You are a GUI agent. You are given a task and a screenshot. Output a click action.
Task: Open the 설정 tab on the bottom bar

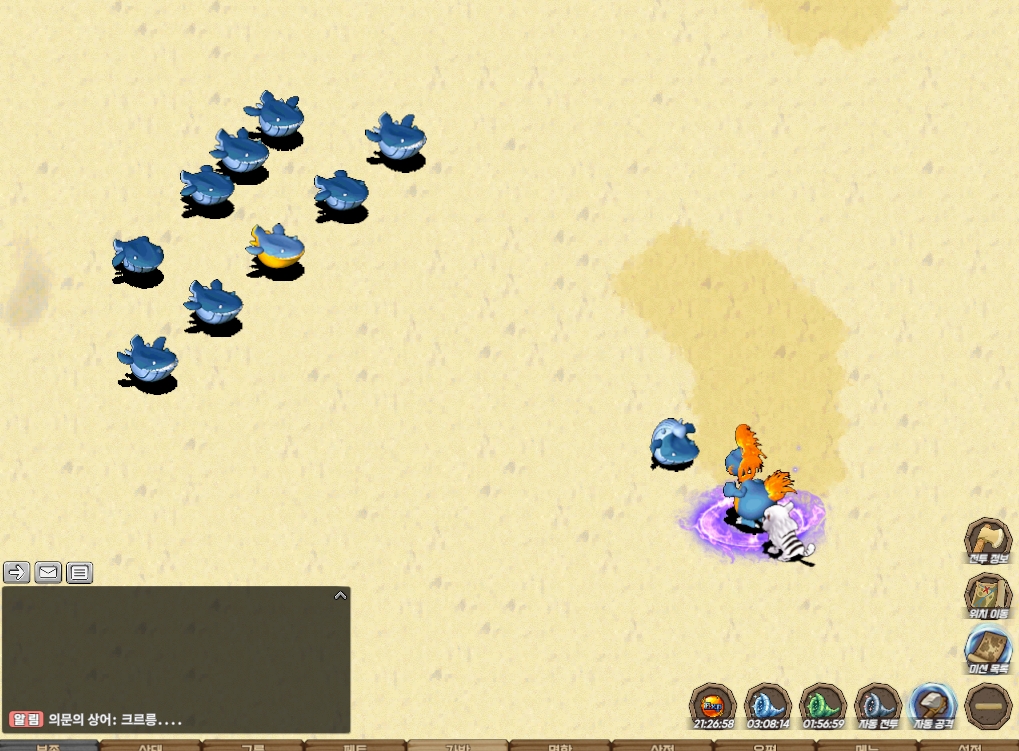(x=970, y=746)
